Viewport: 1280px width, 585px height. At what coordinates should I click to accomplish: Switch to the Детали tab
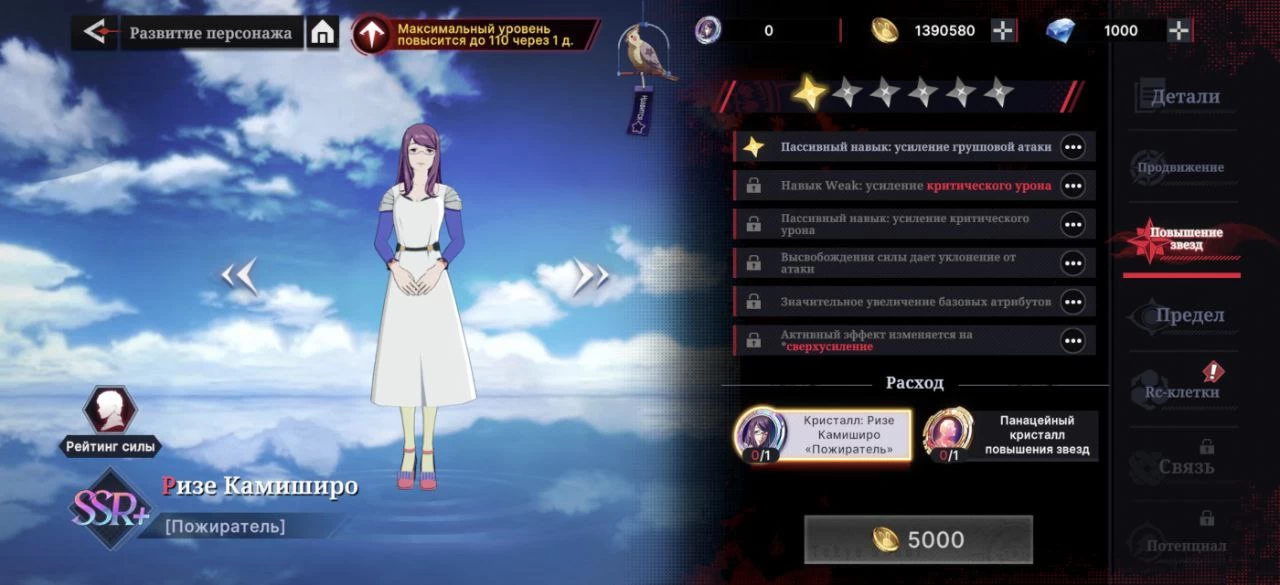pos(1185,97)
